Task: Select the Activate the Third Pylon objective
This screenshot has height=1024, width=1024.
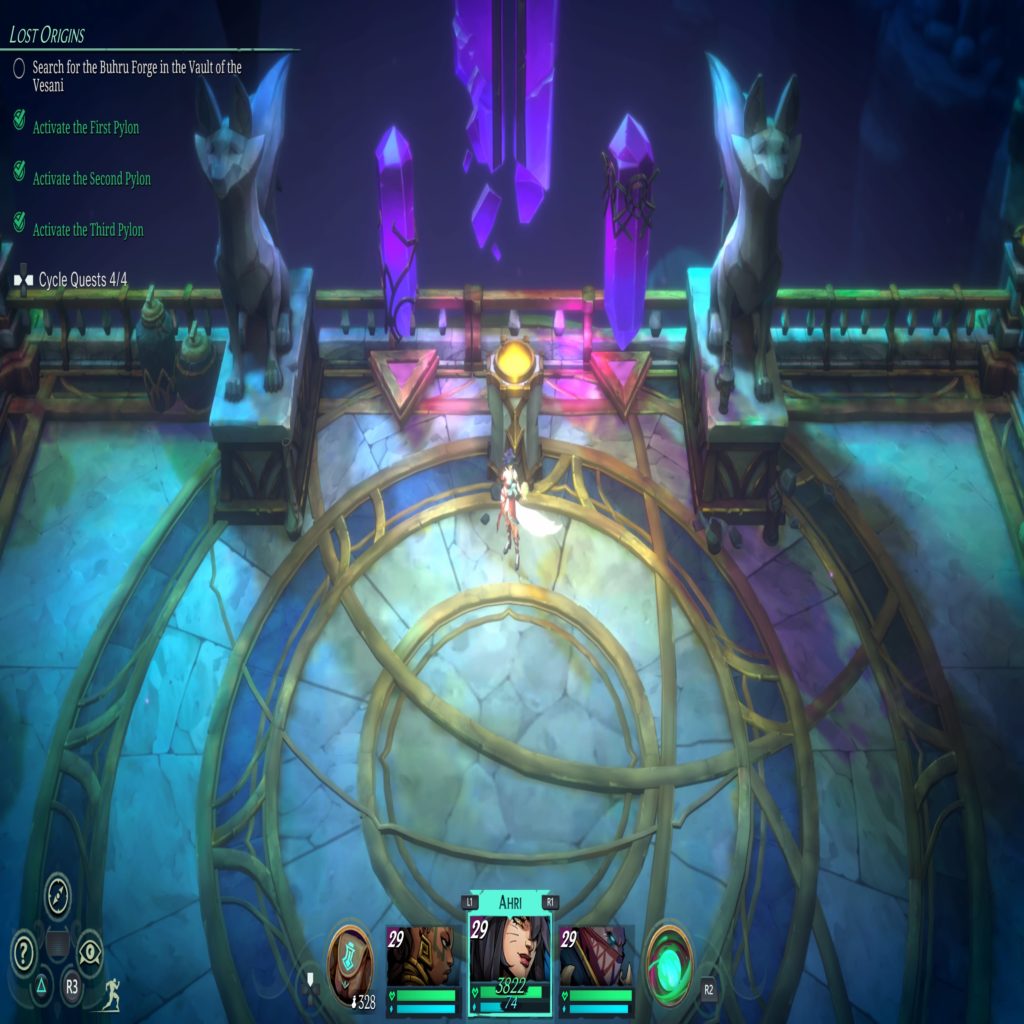Action: pos(88,230)
